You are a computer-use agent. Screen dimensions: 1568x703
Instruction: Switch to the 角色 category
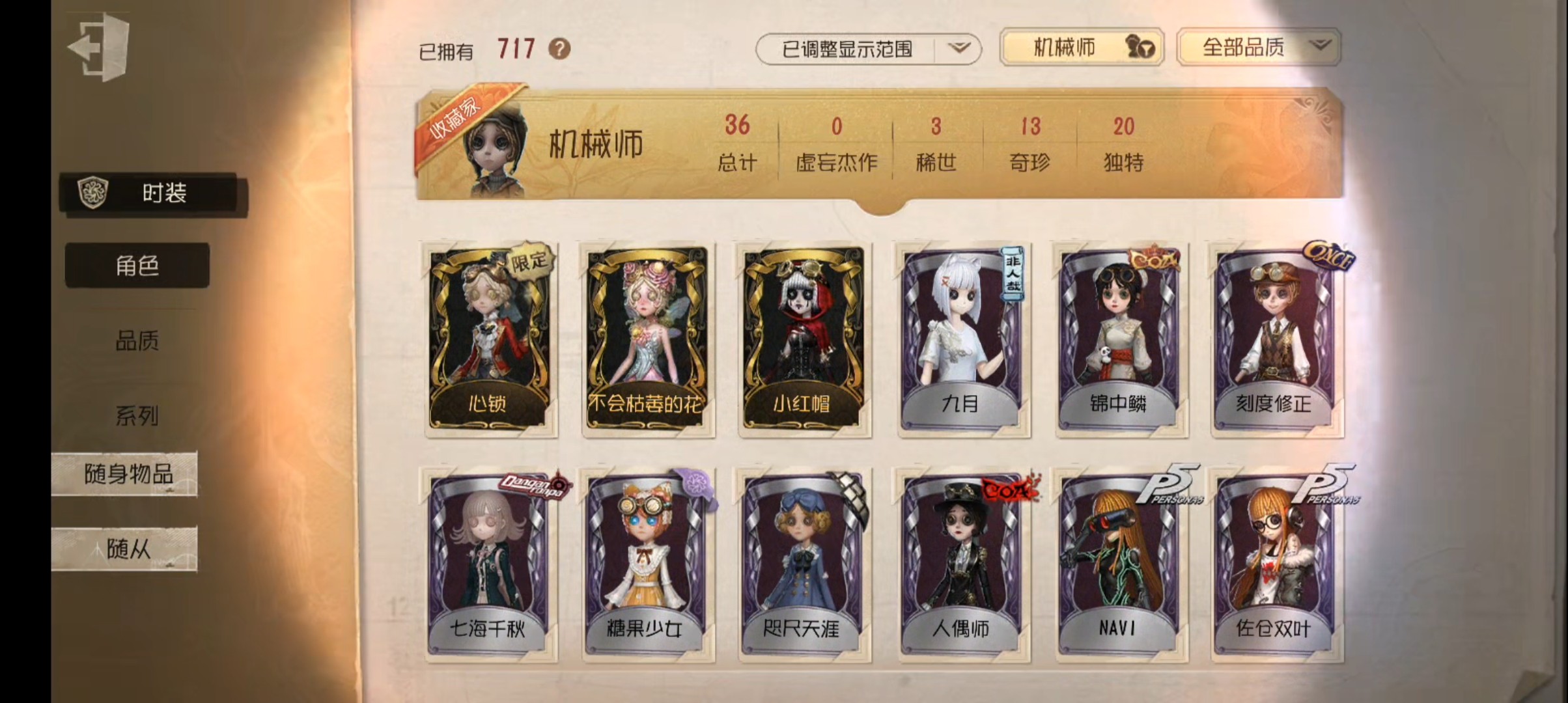tap(137, 266)
